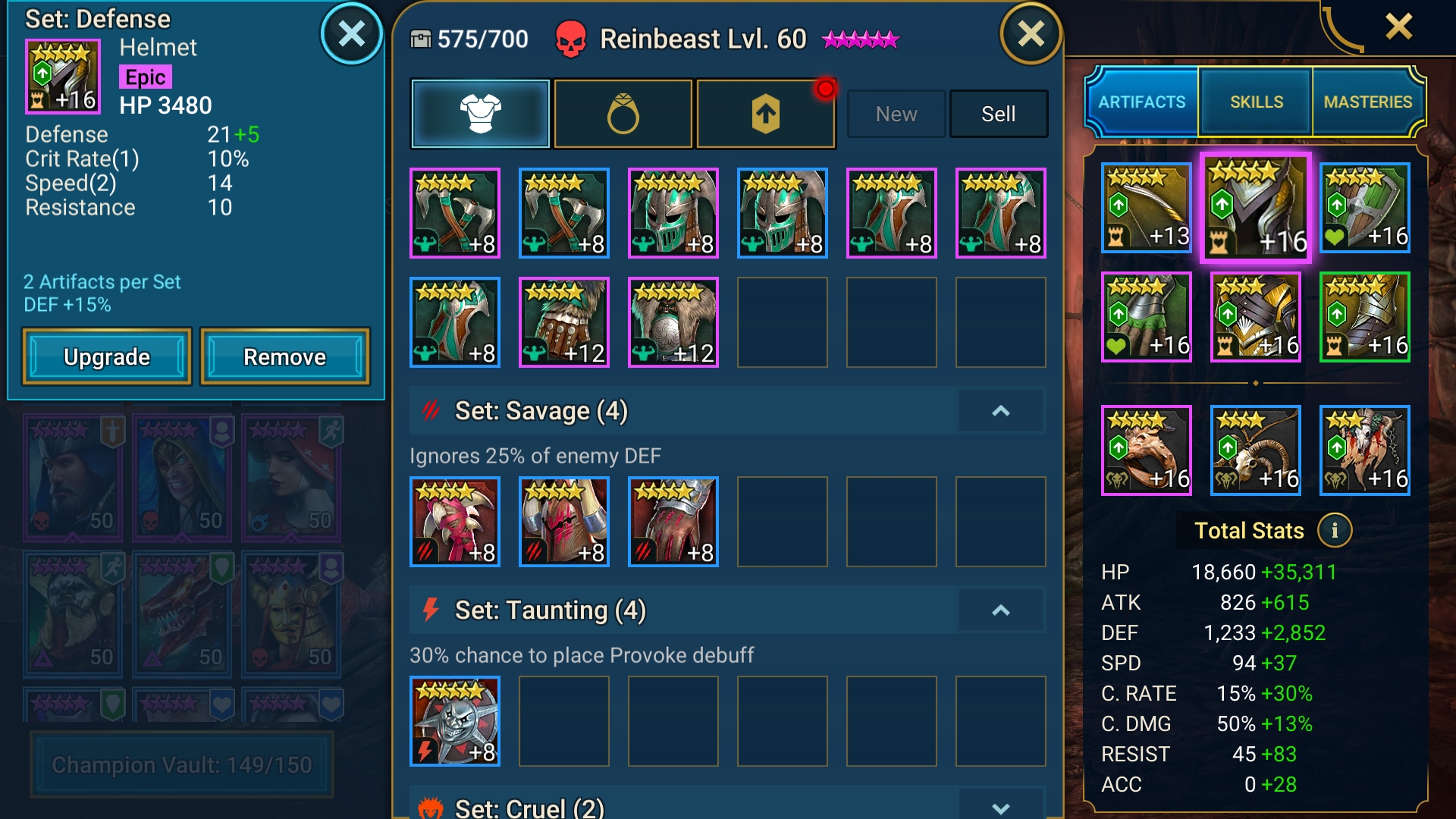Select the Taunting shield artifact
This screenshot has height=819, width=1456.
click(455, 720)
